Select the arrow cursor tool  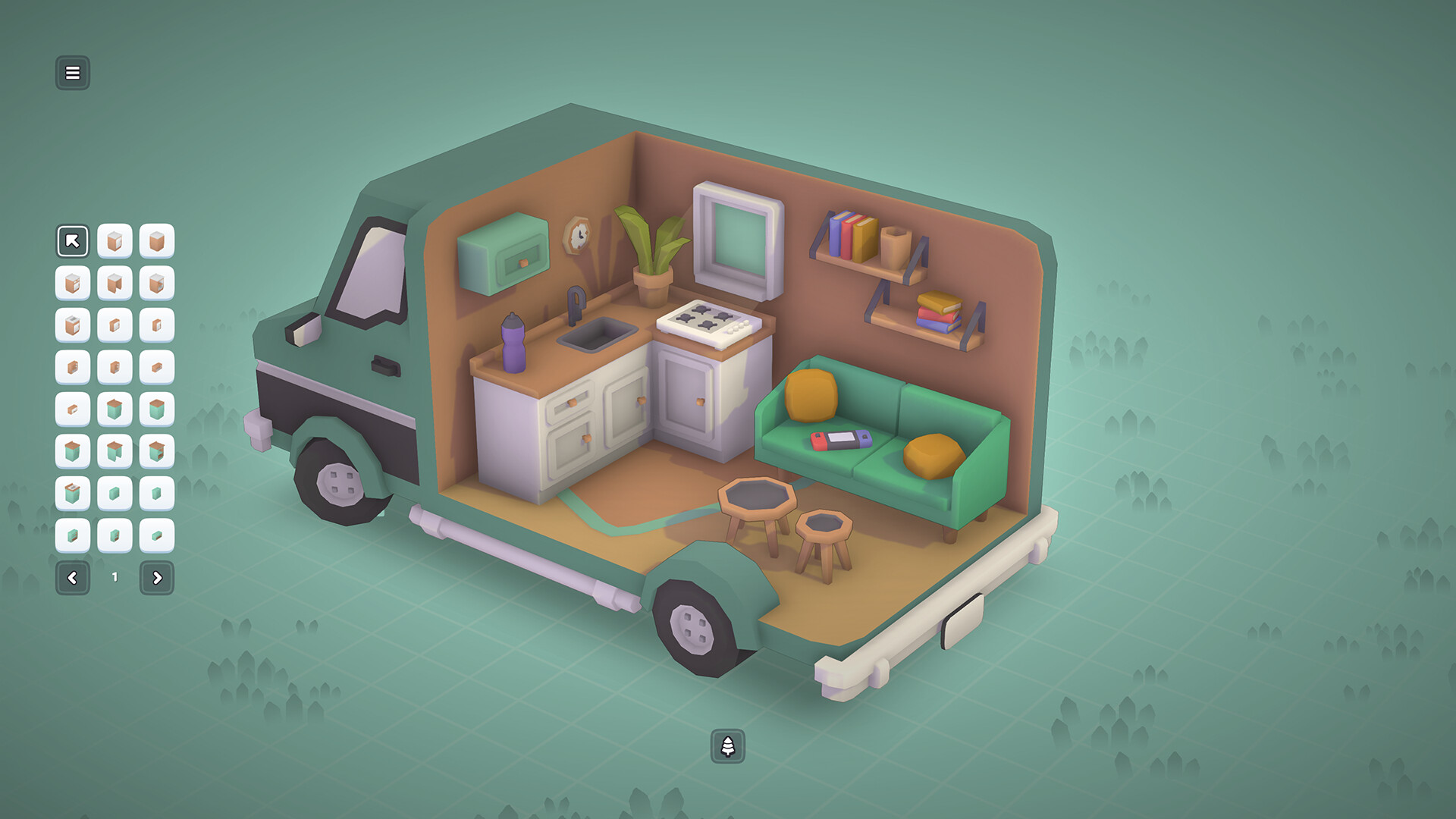coord(73,241)
